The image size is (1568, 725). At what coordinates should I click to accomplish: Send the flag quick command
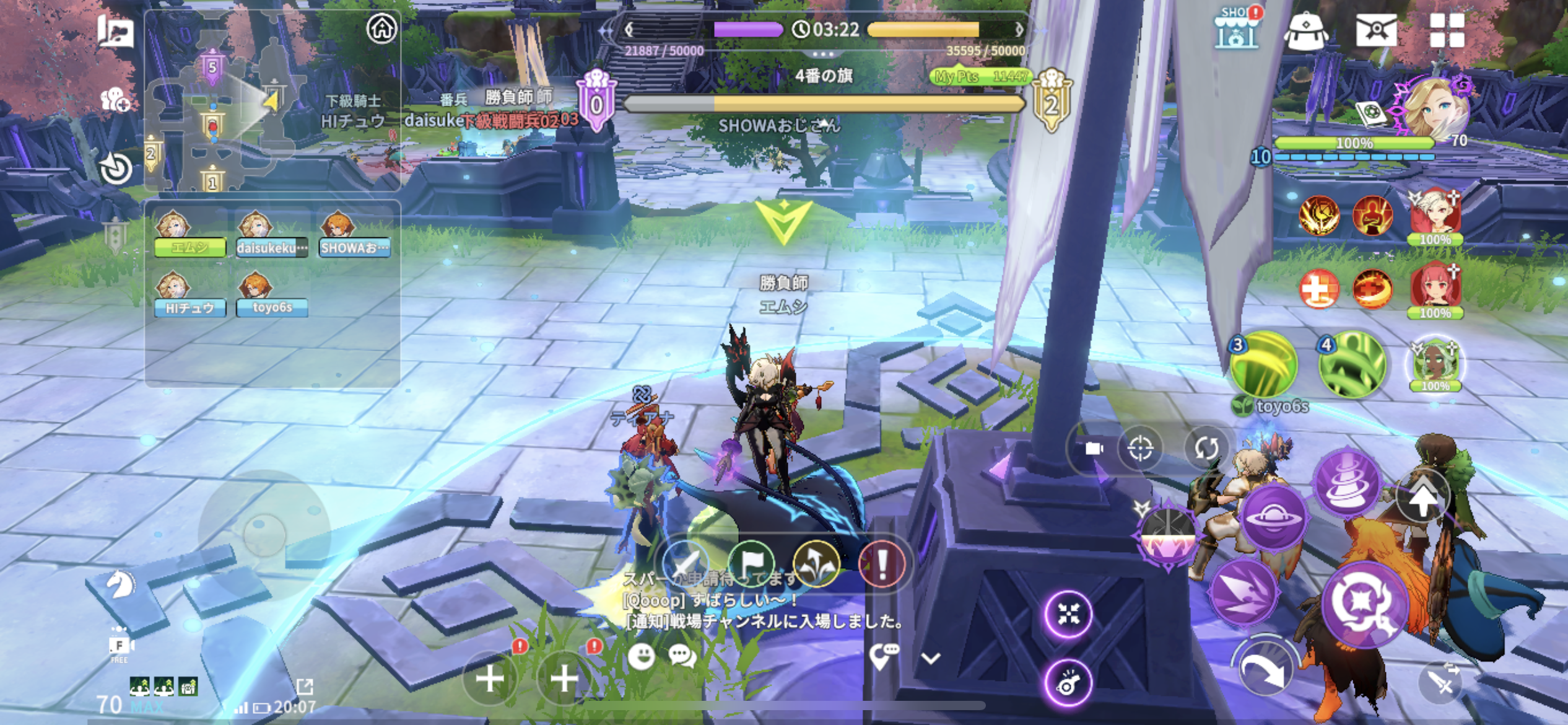pyautogui.click(x=751, y=564)
